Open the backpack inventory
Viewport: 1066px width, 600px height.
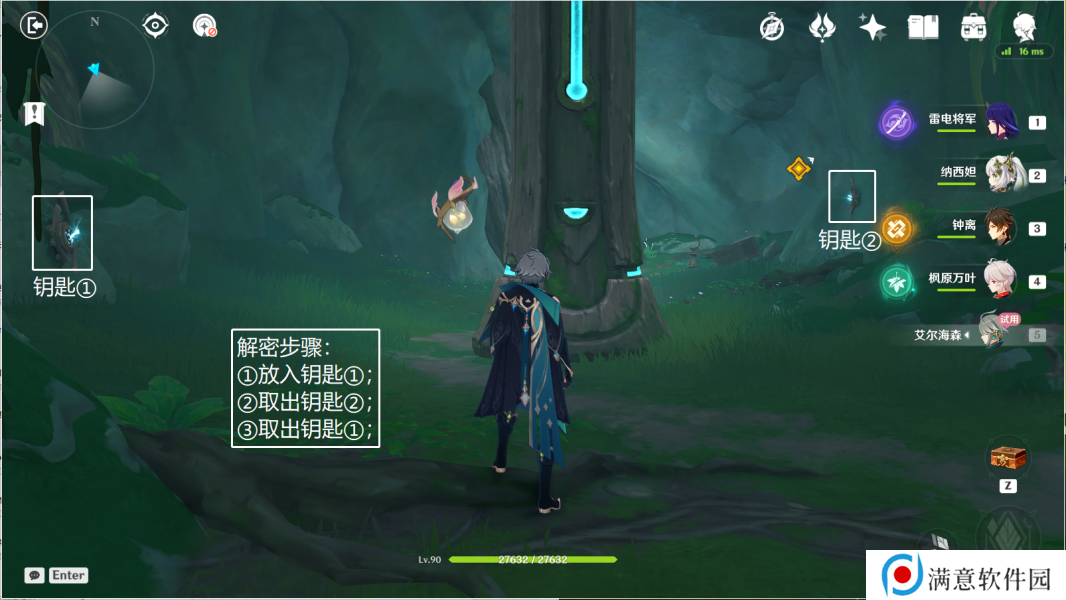coord(972,27)
